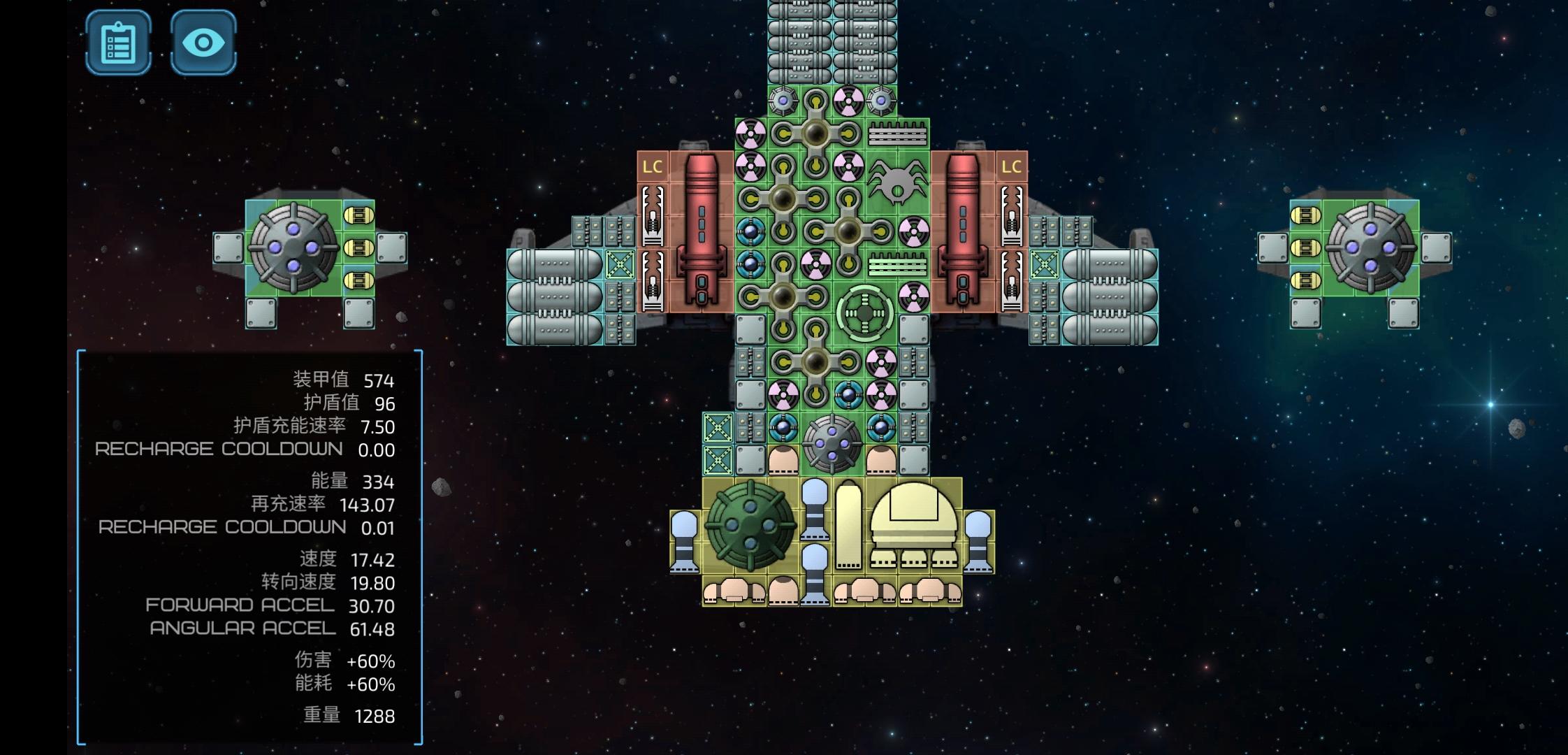Viewport: 1568px width, 755px height.
Task: Select the left satellite's round turret module
Action: coord(293,248)
